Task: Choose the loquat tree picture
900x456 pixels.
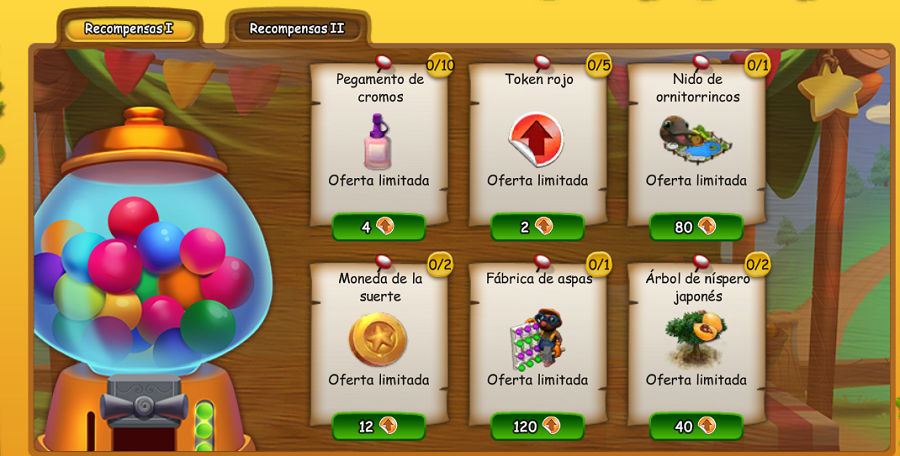Action: coord(695,339)
